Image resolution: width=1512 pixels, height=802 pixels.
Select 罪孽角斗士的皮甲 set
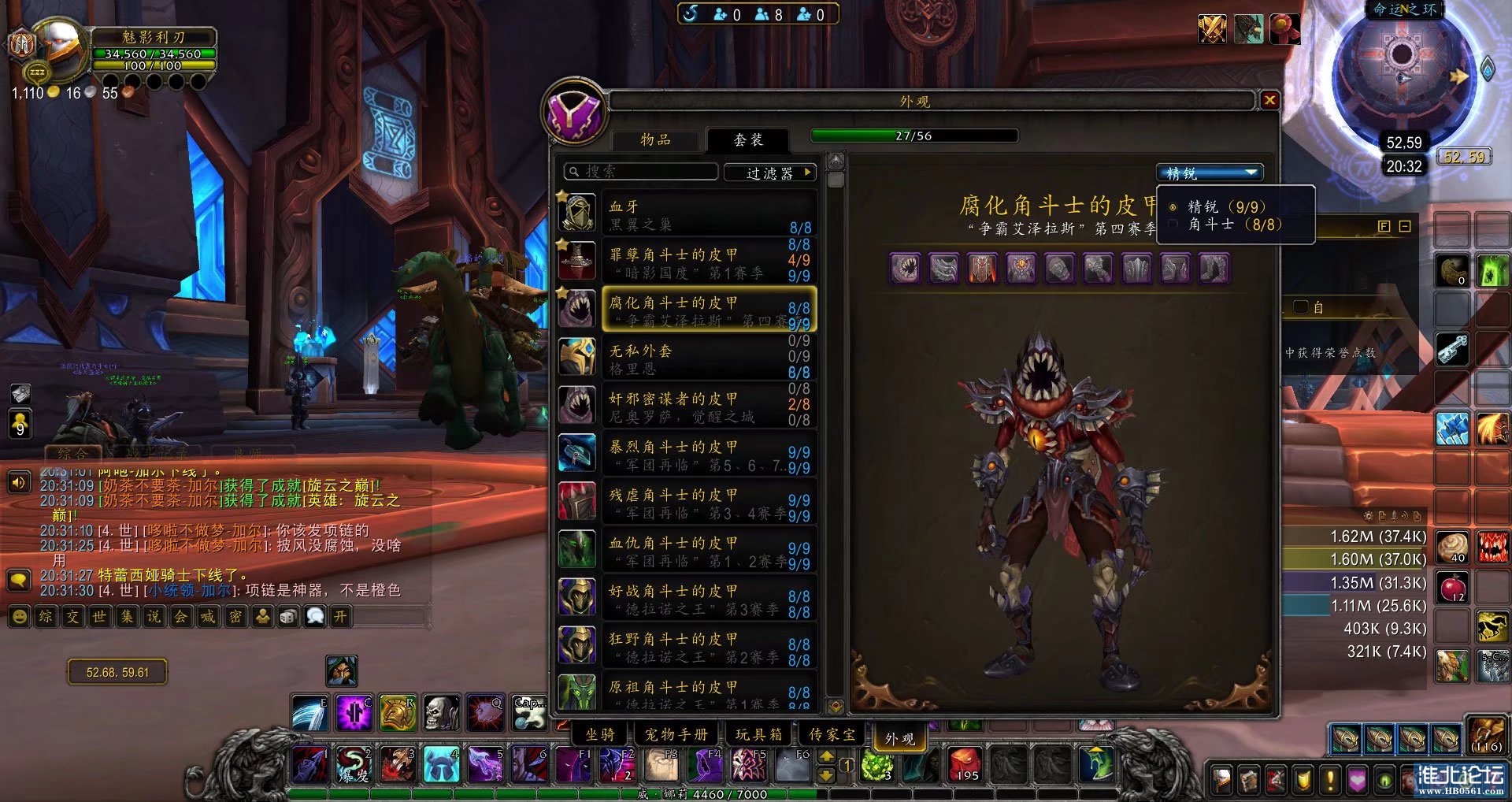click(x=685, y=262)
